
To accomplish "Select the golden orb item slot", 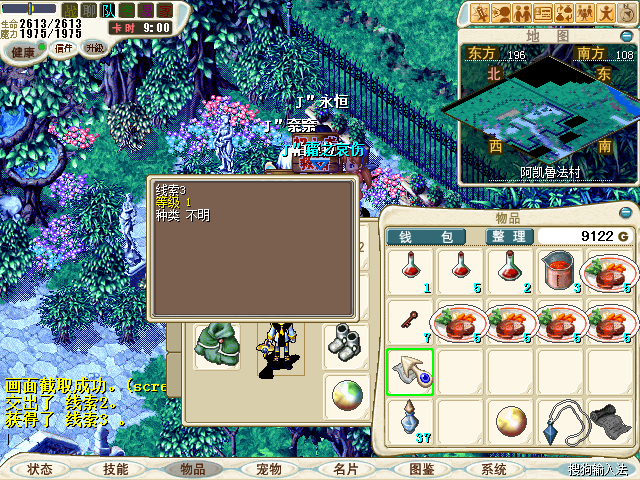I will click(x=510, y=420).
